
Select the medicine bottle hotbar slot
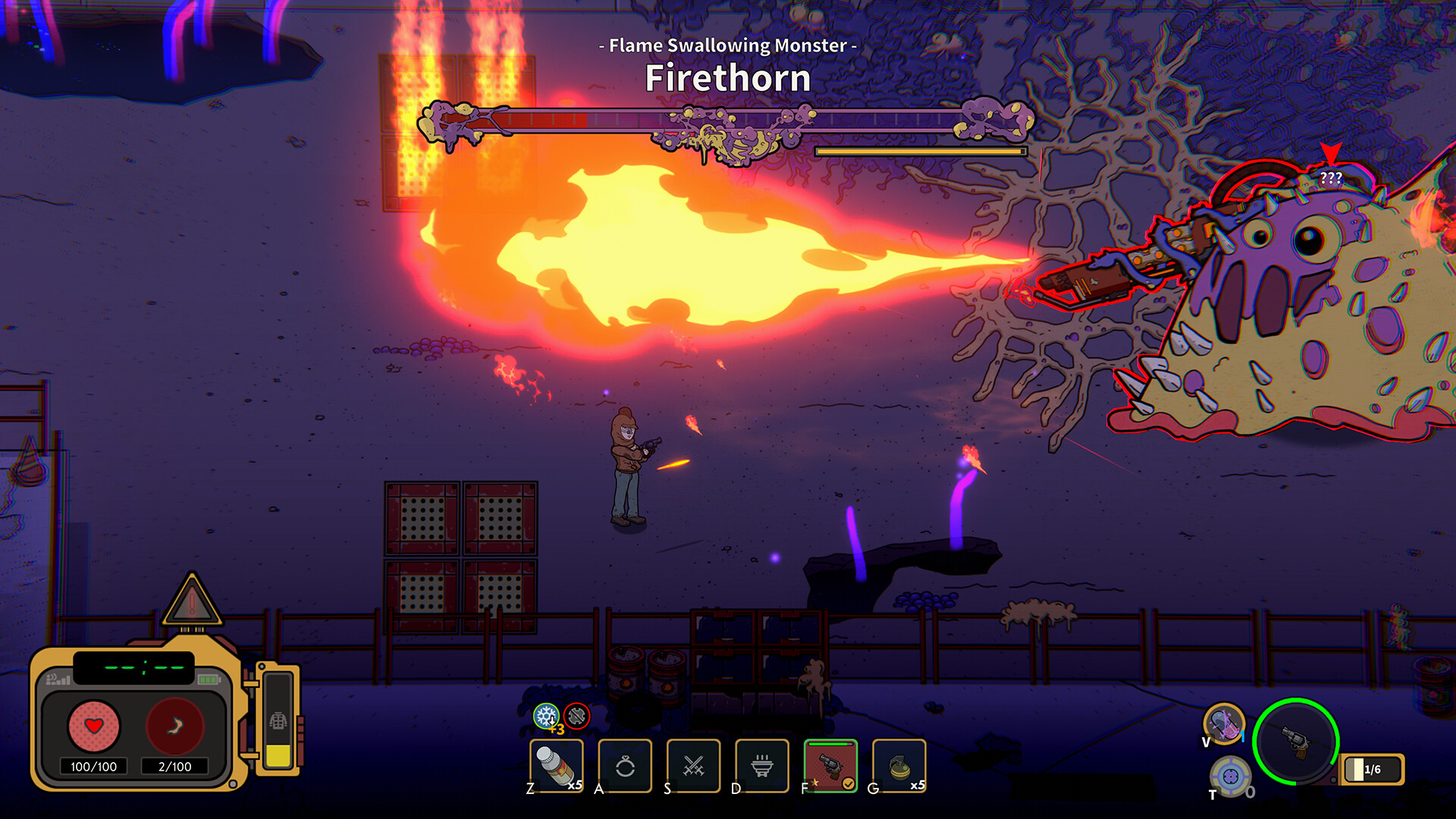[556, 765]
